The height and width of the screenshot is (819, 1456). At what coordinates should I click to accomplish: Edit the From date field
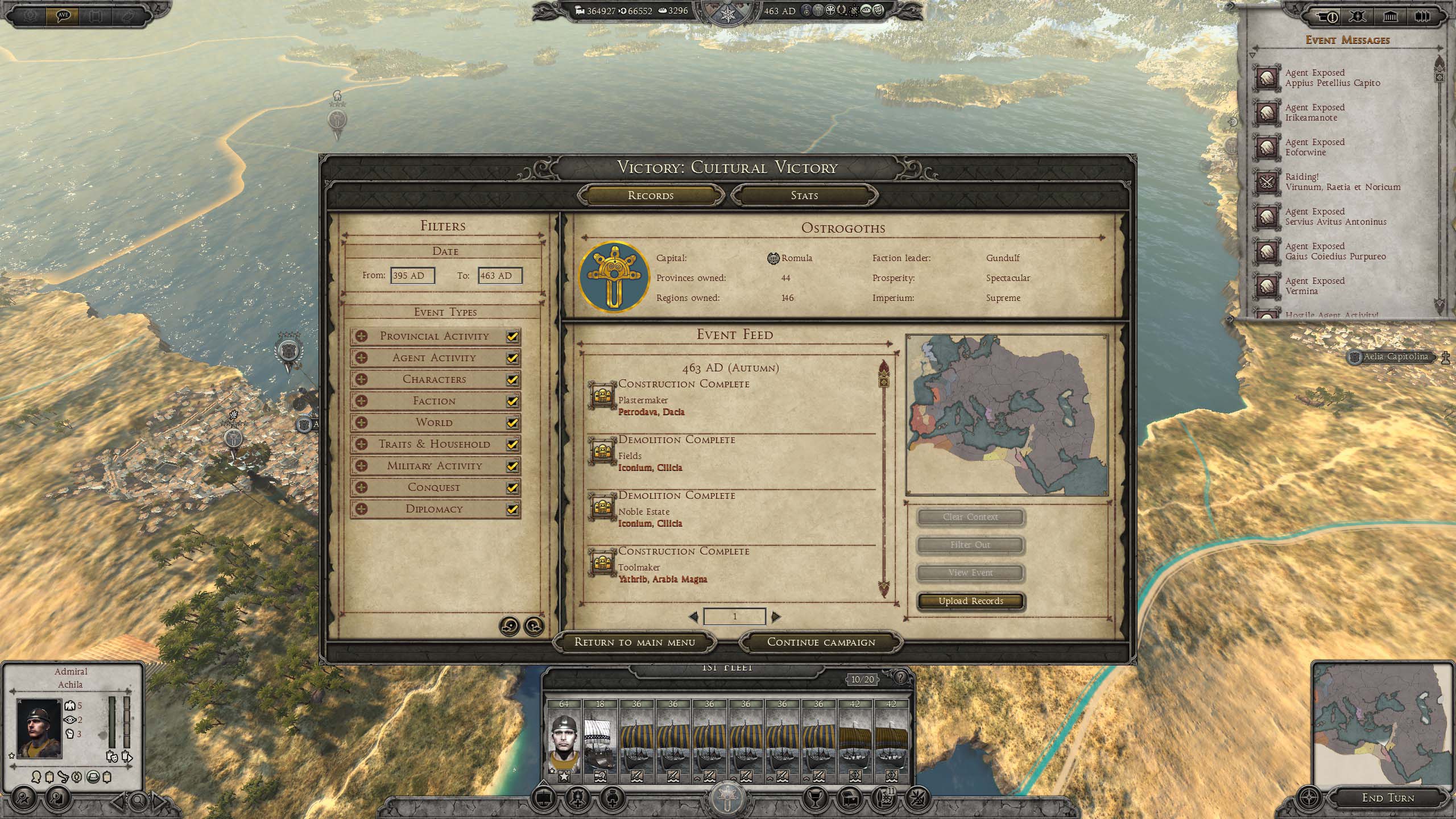click(x=412, y=276)
